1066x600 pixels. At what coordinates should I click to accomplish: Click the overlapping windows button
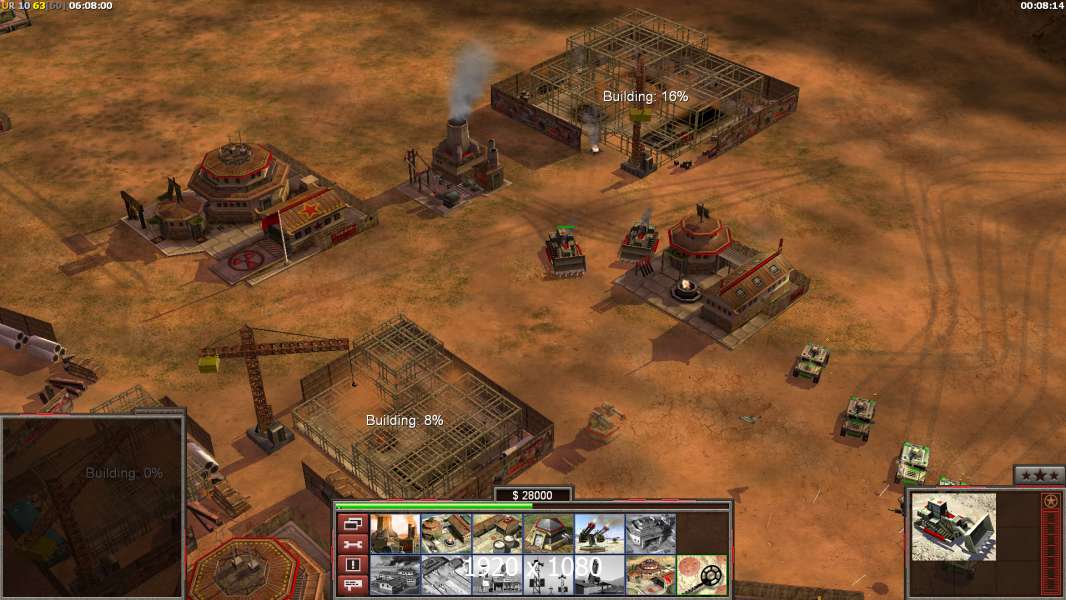click(352, 524)
